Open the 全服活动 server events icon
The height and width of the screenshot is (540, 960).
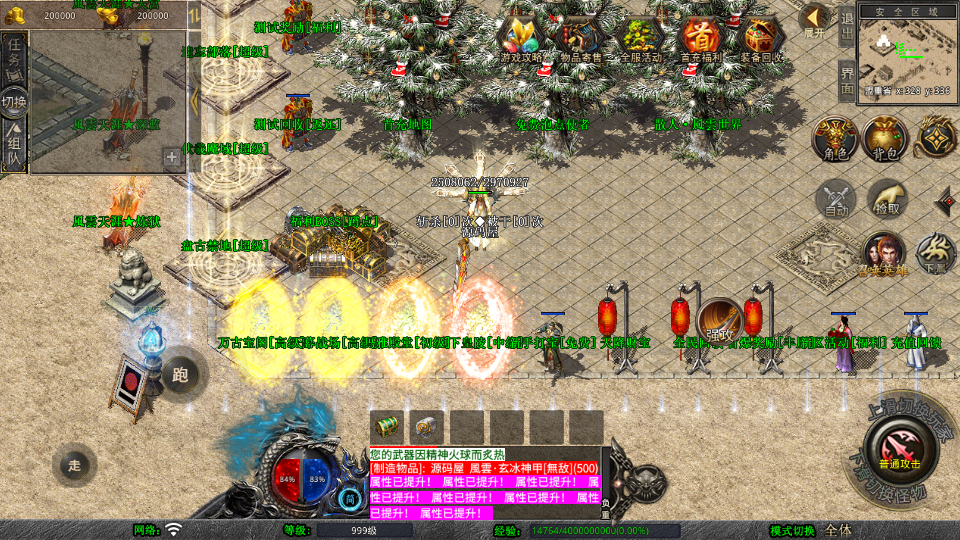[x=642, y=39]
